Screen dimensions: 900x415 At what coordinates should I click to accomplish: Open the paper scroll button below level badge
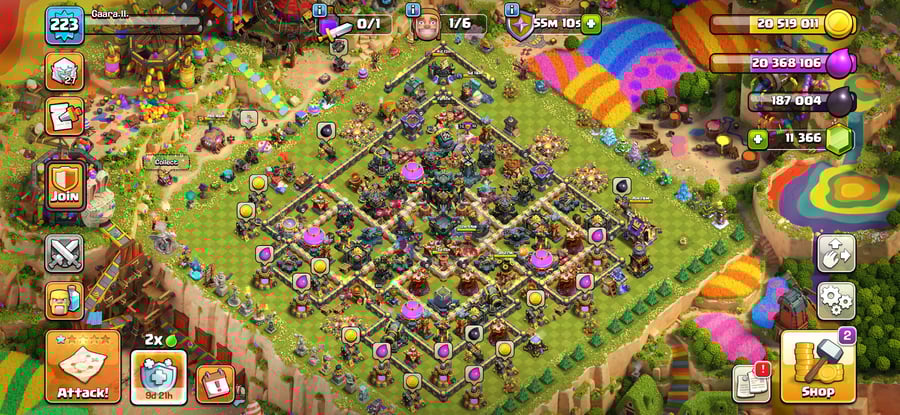coord(64,116)
